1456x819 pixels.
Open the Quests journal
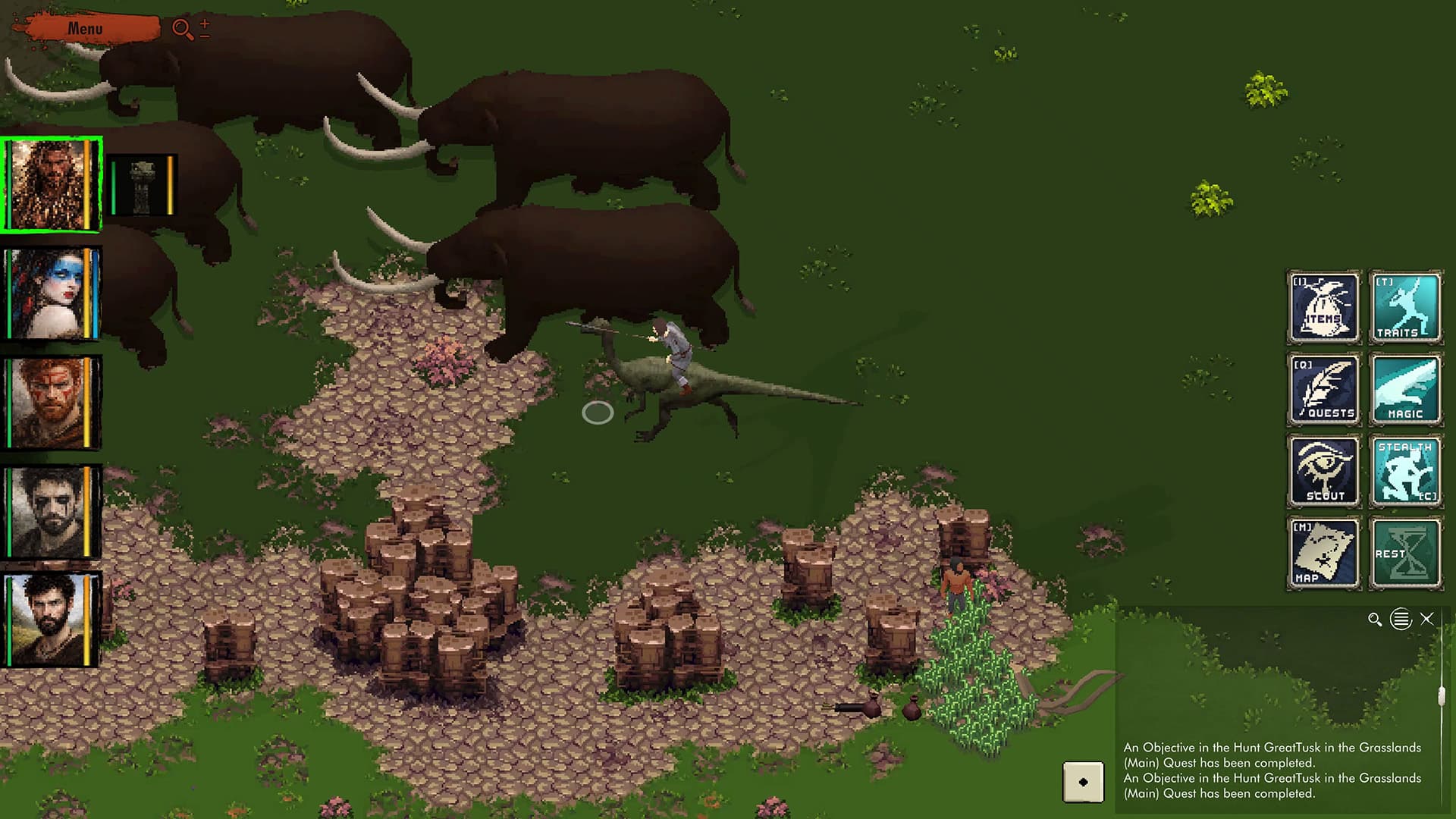(x=1323, y=389)
